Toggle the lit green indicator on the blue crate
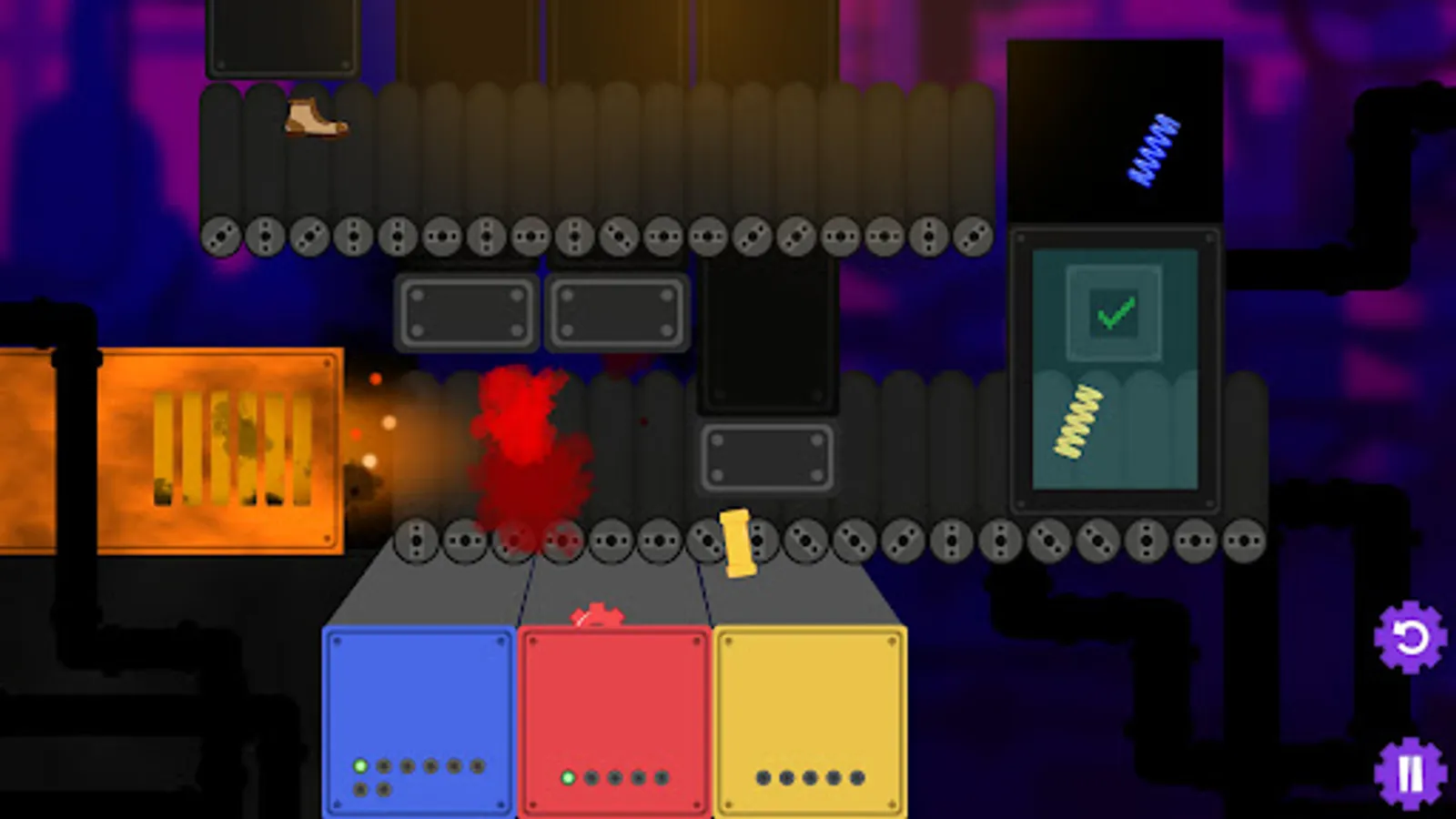Viewport: 1456px width, 819px height. [x=361, y=767]
